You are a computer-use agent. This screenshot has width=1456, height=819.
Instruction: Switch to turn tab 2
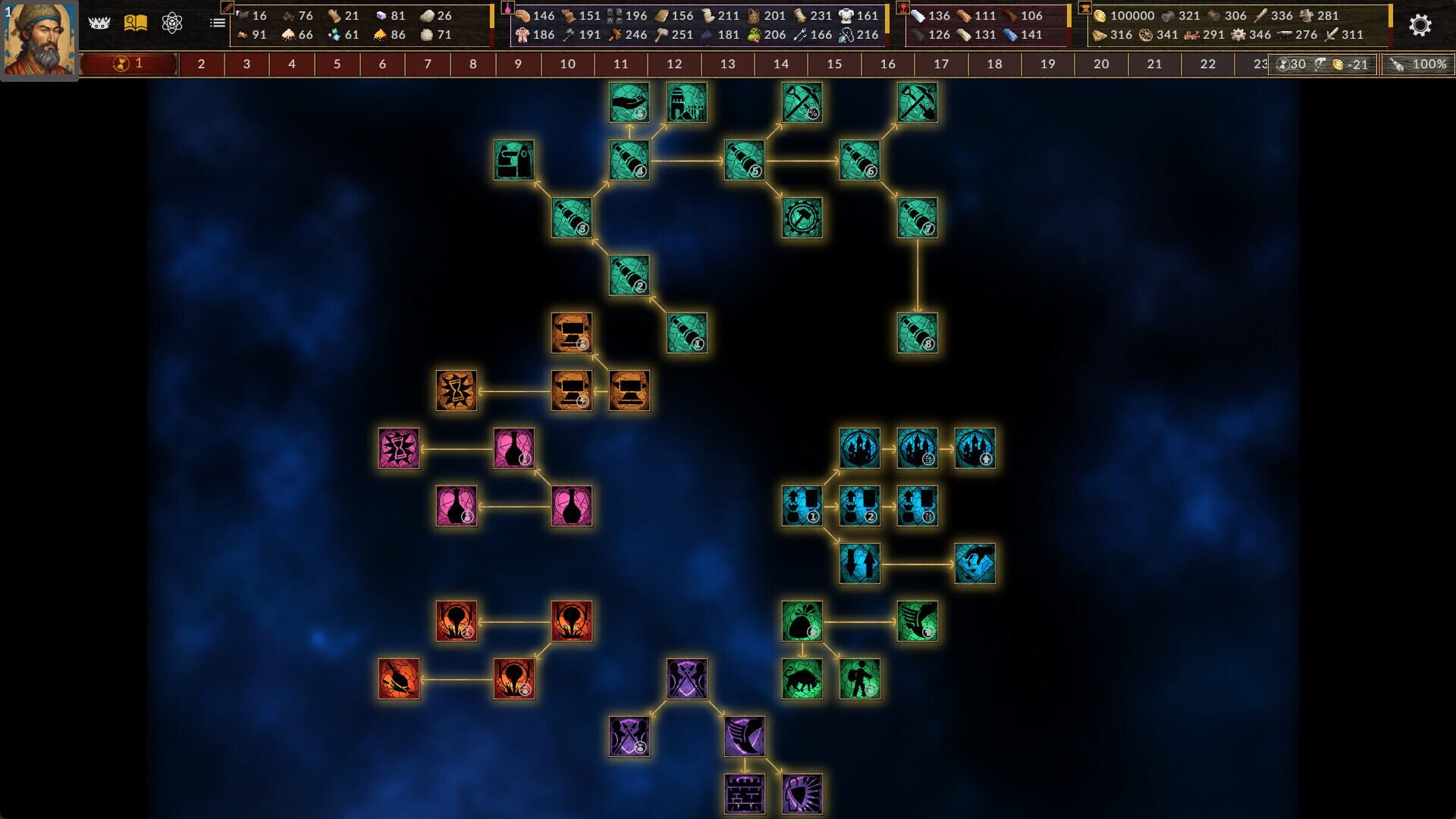(x=201, y=64)
